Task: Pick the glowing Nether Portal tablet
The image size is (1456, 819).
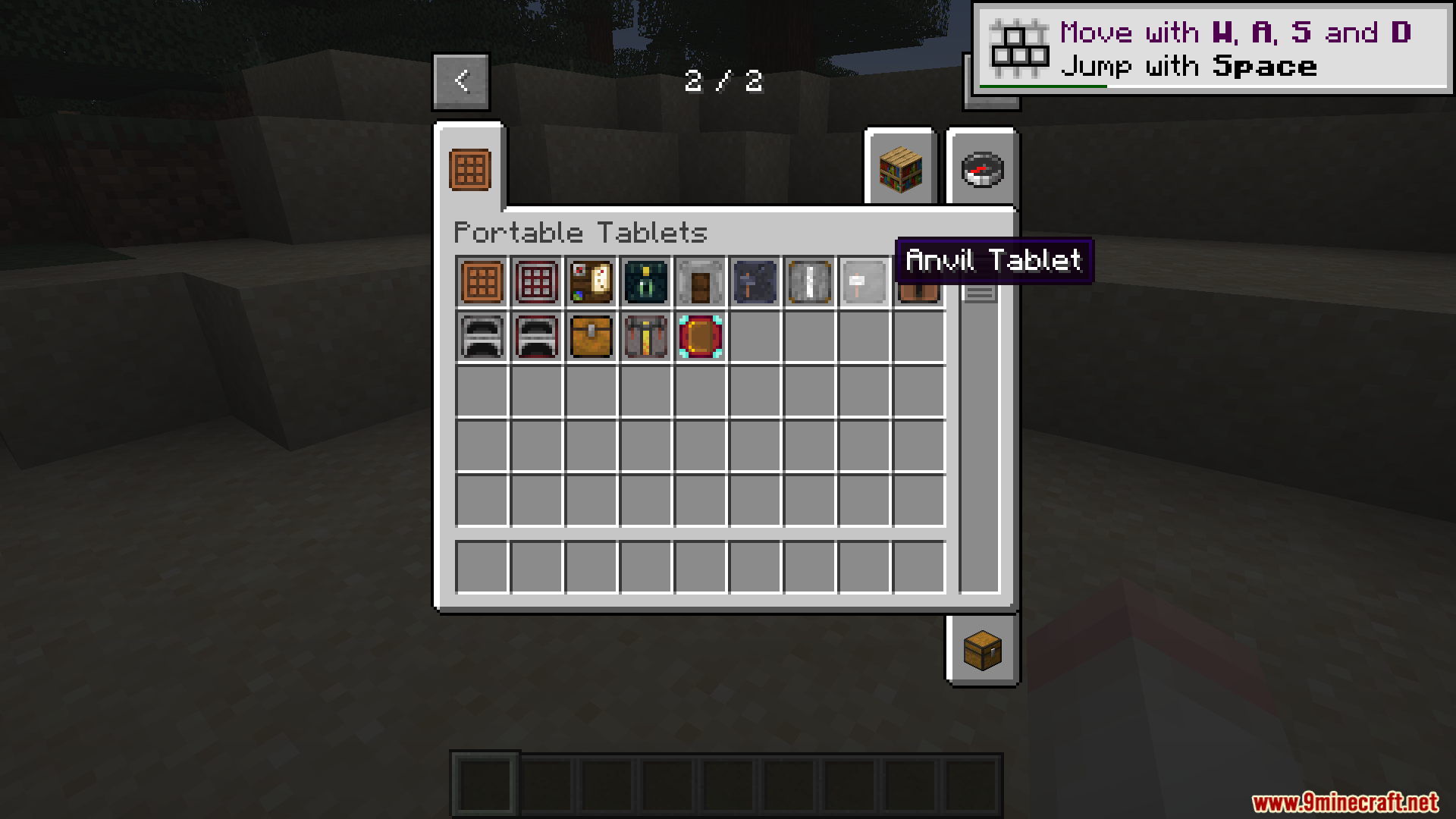Action: pyautogui.click(x=699, y=336)
